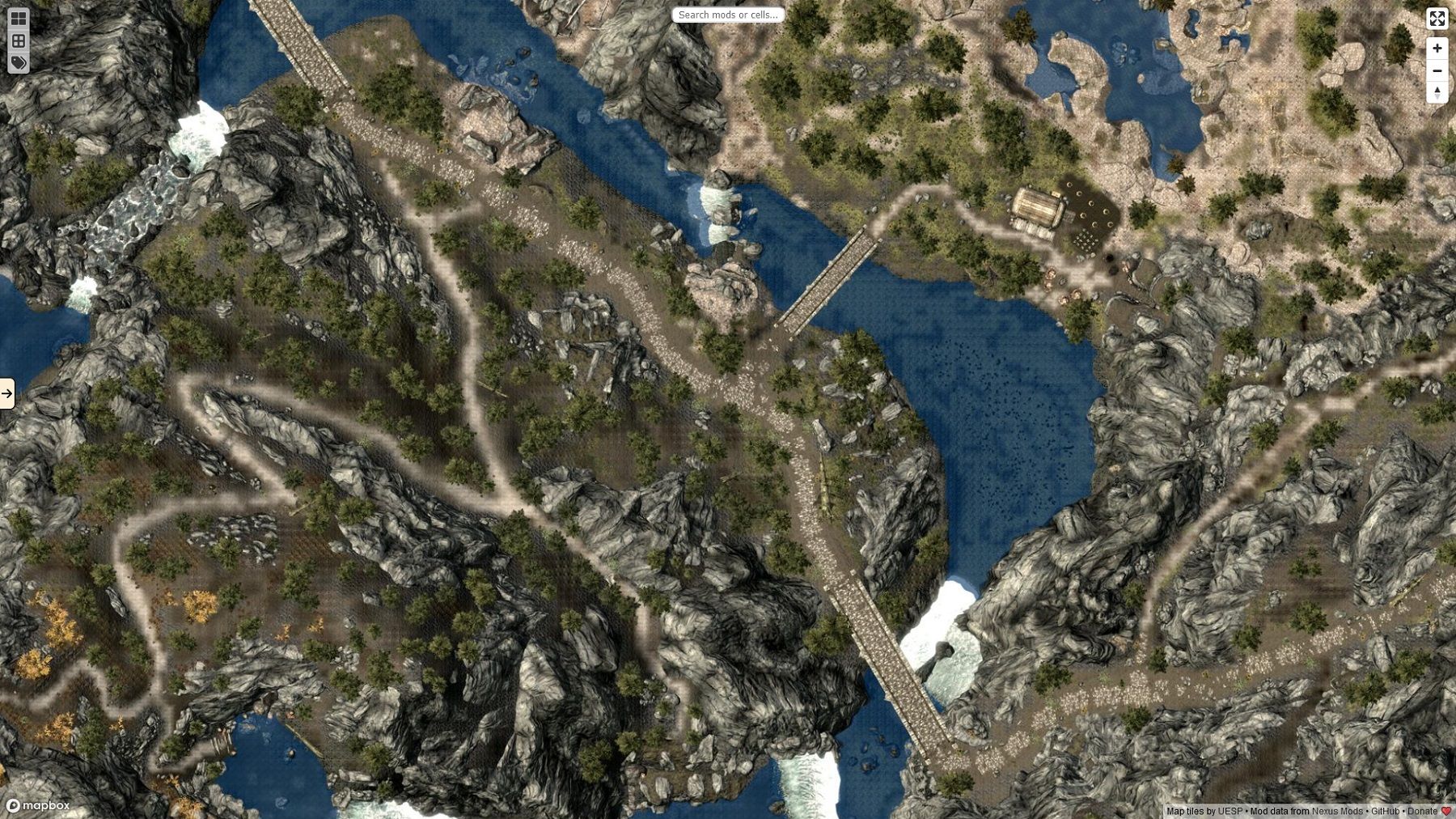Open the GitHub link at bottom right

pos(1385,811)
